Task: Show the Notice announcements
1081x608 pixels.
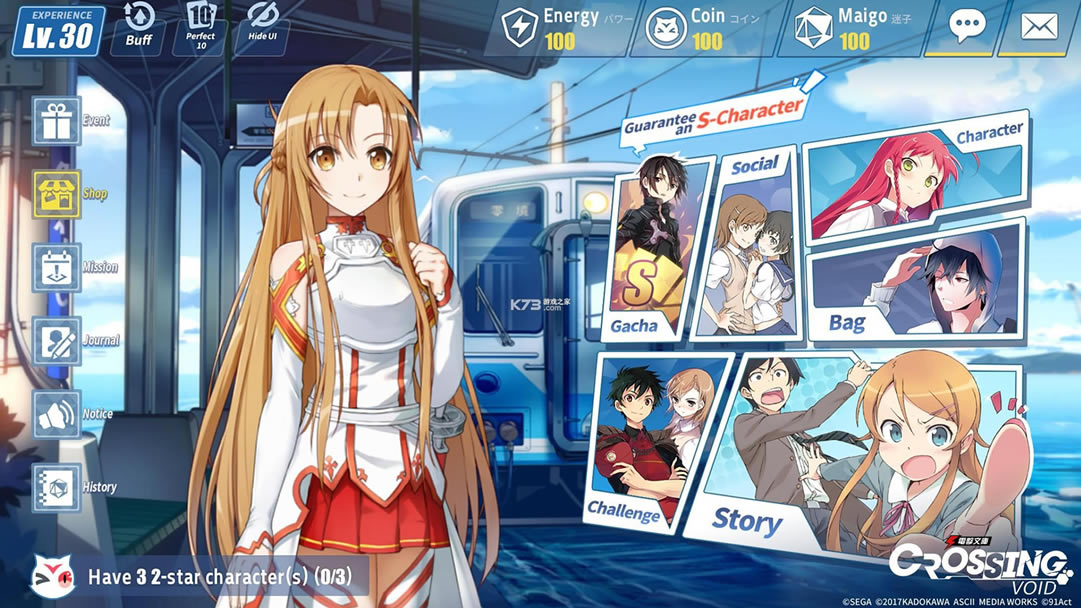Action: [57, 414]
